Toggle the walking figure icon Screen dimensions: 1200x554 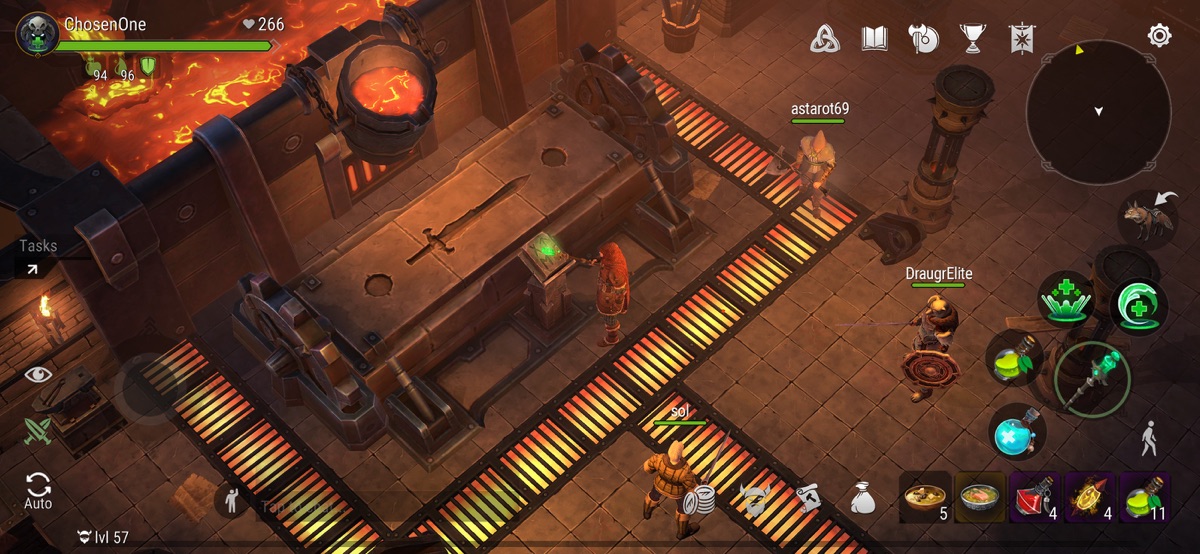[x=1150, y=438]
